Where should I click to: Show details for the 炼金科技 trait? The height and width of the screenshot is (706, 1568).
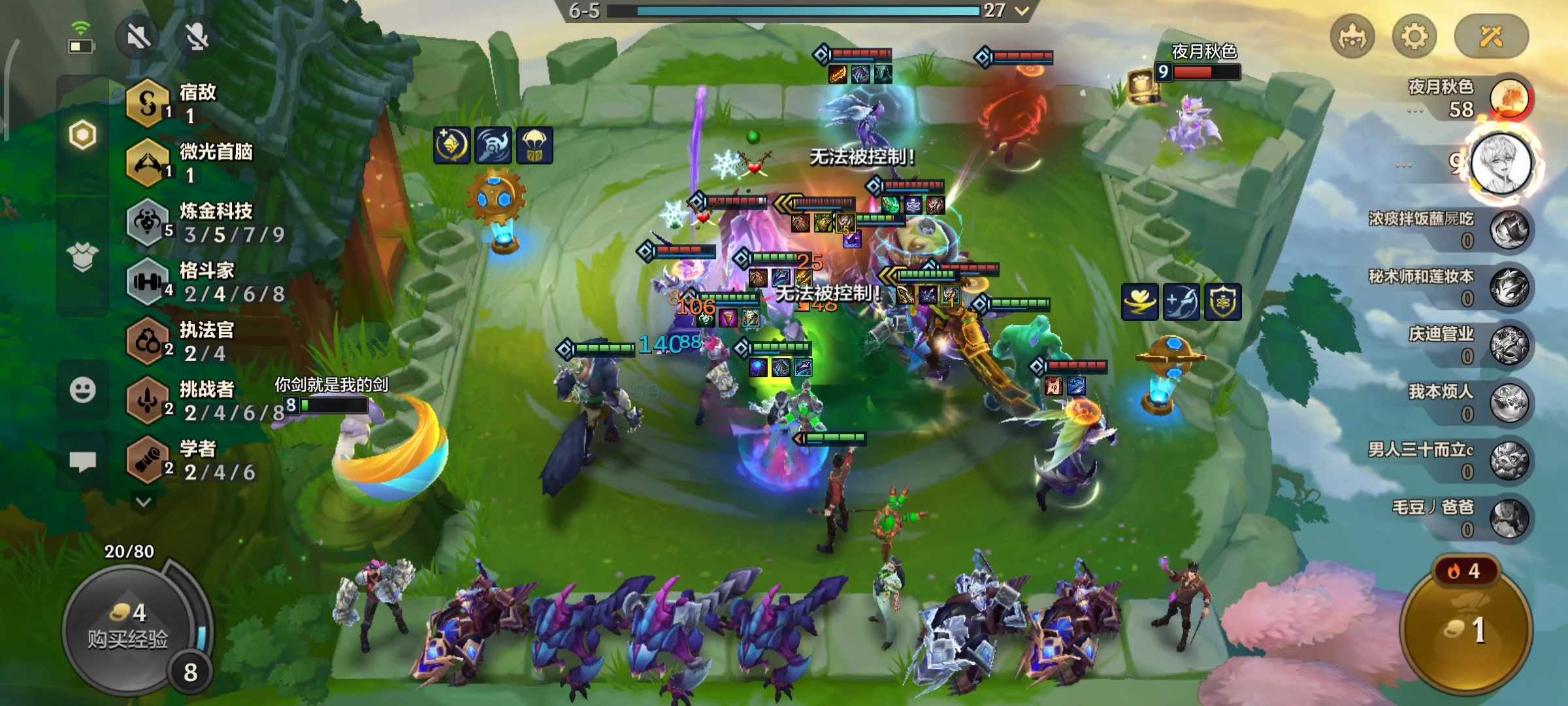(x=148, y=223)
